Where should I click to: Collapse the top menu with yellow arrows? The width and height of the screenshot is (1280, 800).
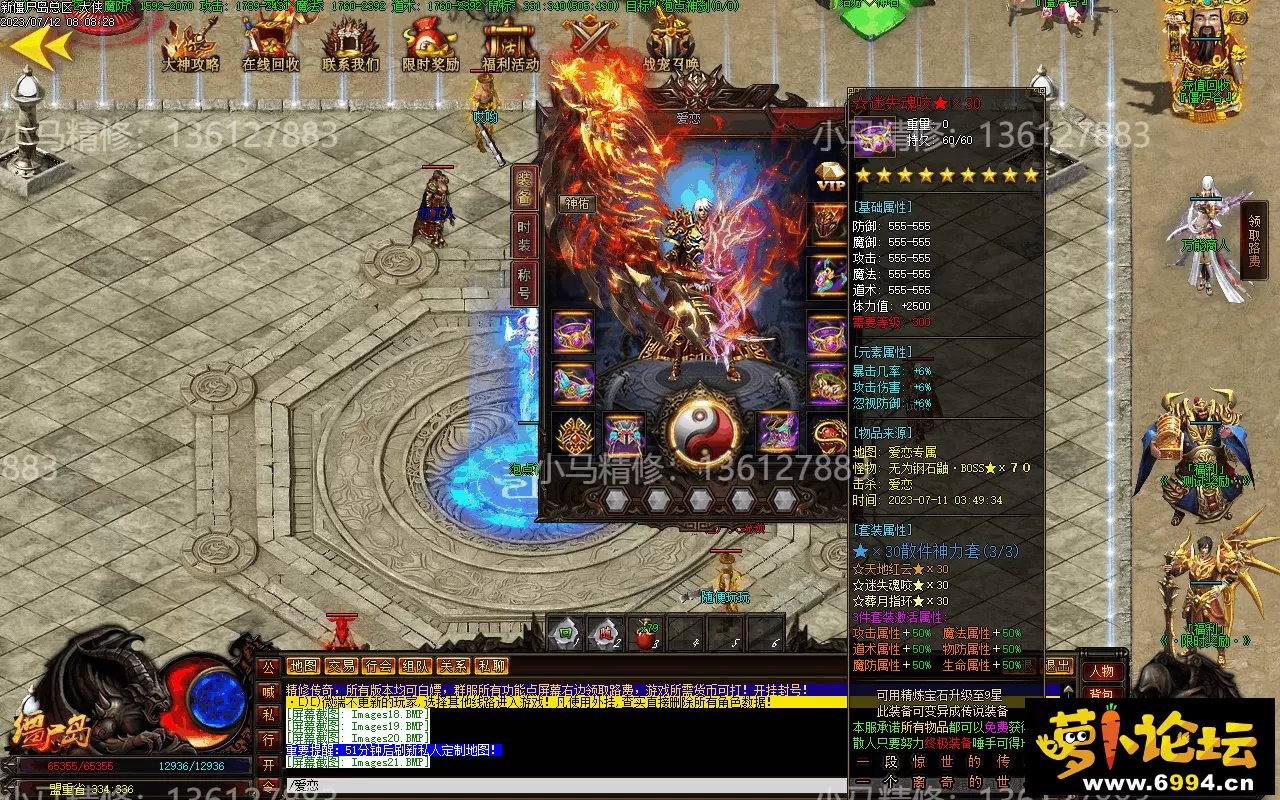40,45
